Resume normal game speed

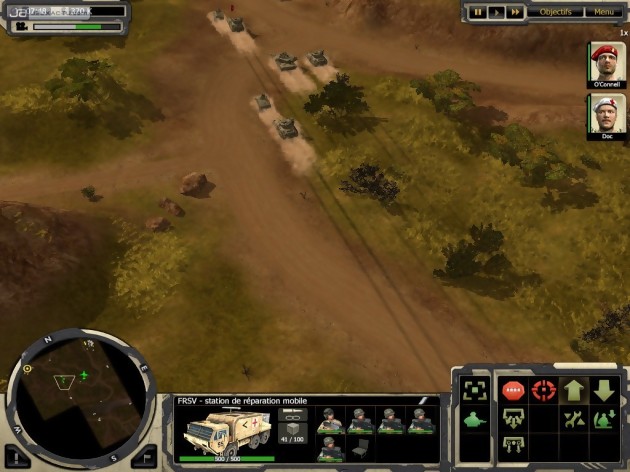click(496, 12)
